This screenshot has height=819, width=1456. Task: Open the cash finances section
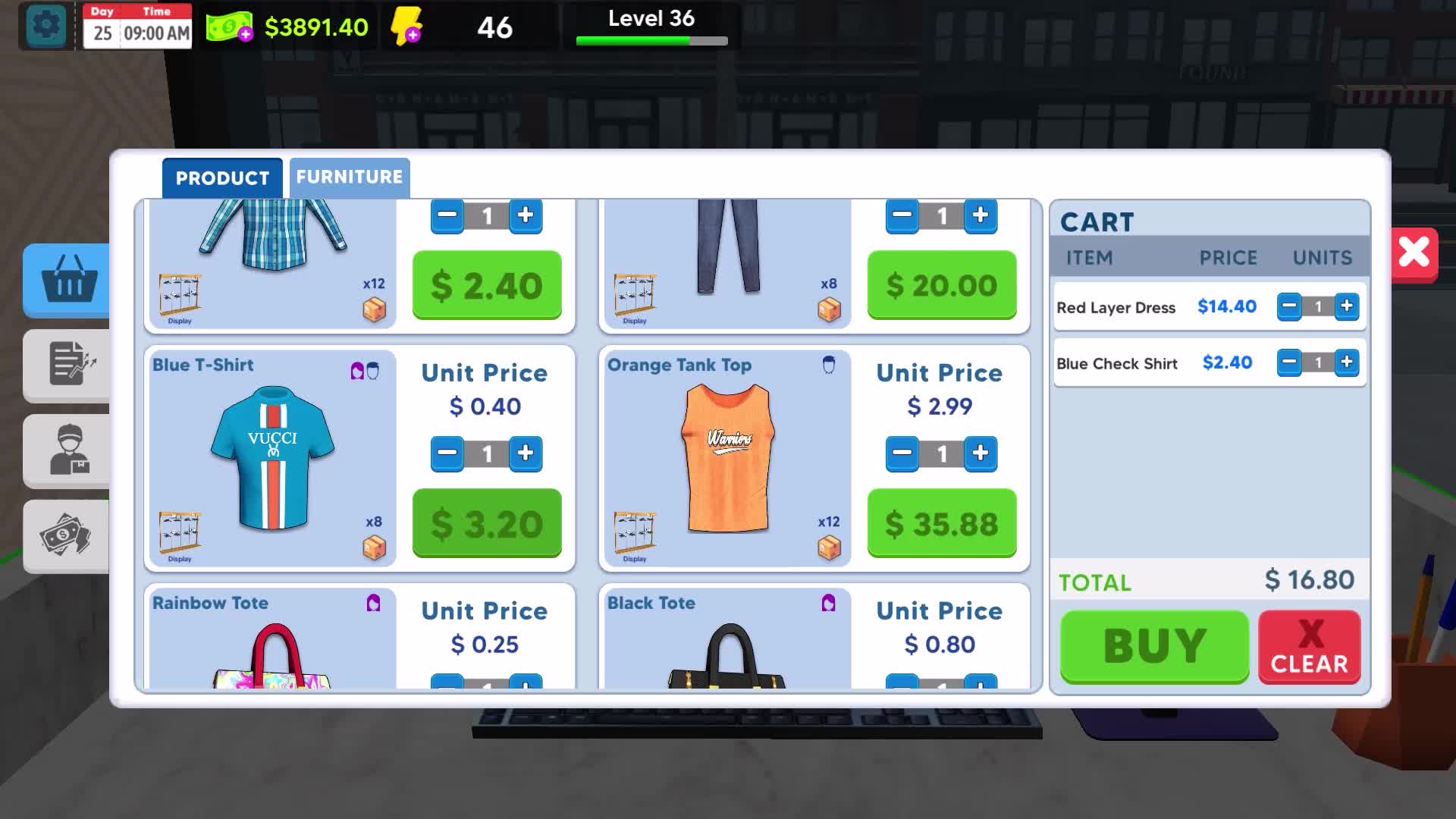click(x=68, y=535)
